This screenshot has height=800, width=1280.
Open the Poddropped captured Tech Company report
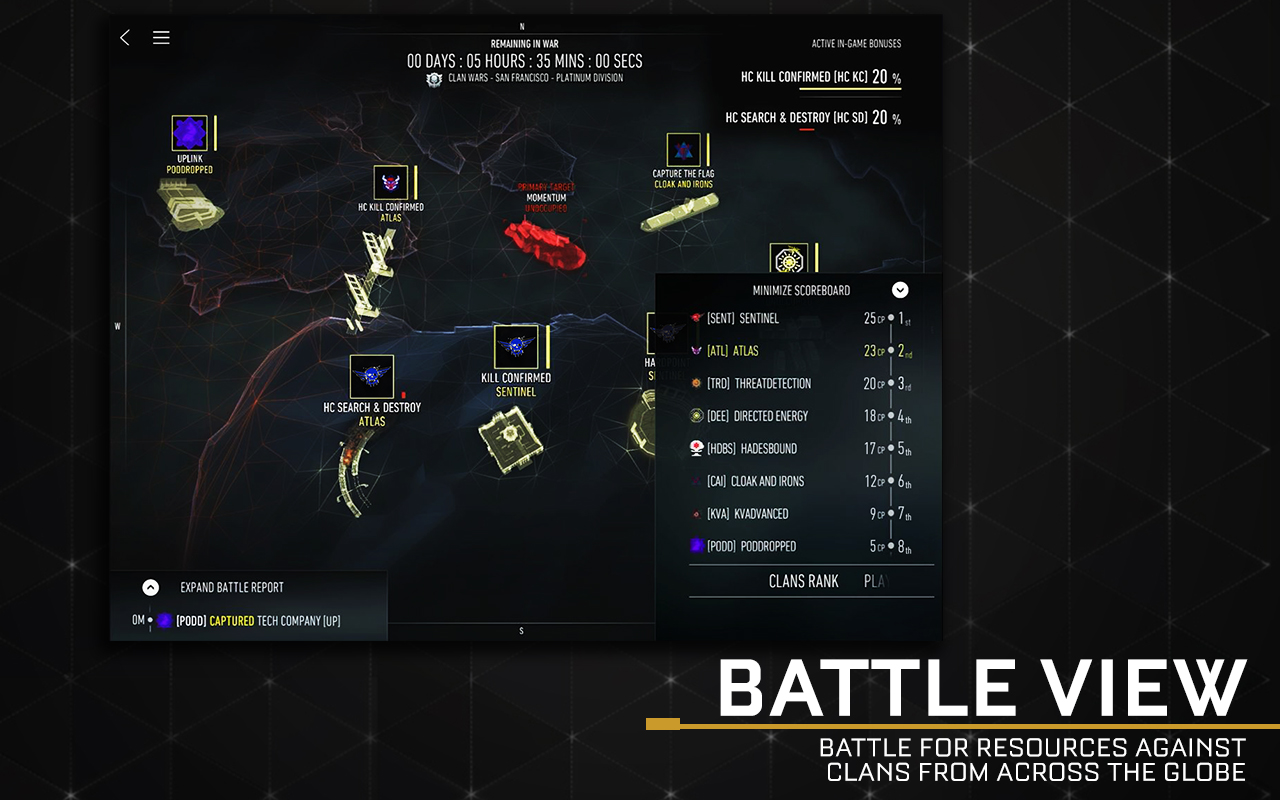[x=258, y=621]
